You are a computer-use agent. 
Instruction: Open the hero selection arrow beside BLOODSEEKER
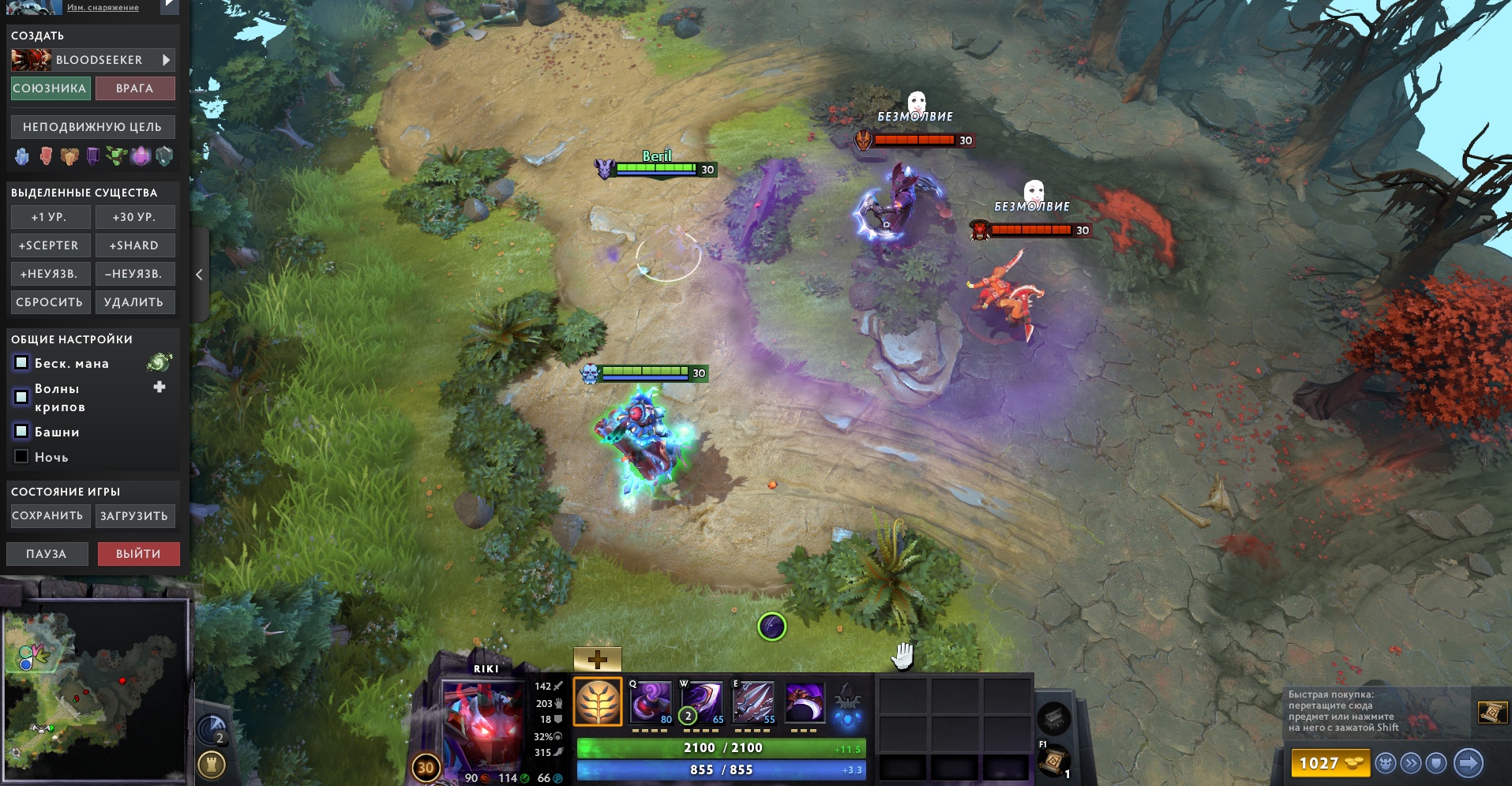point(164,59)
